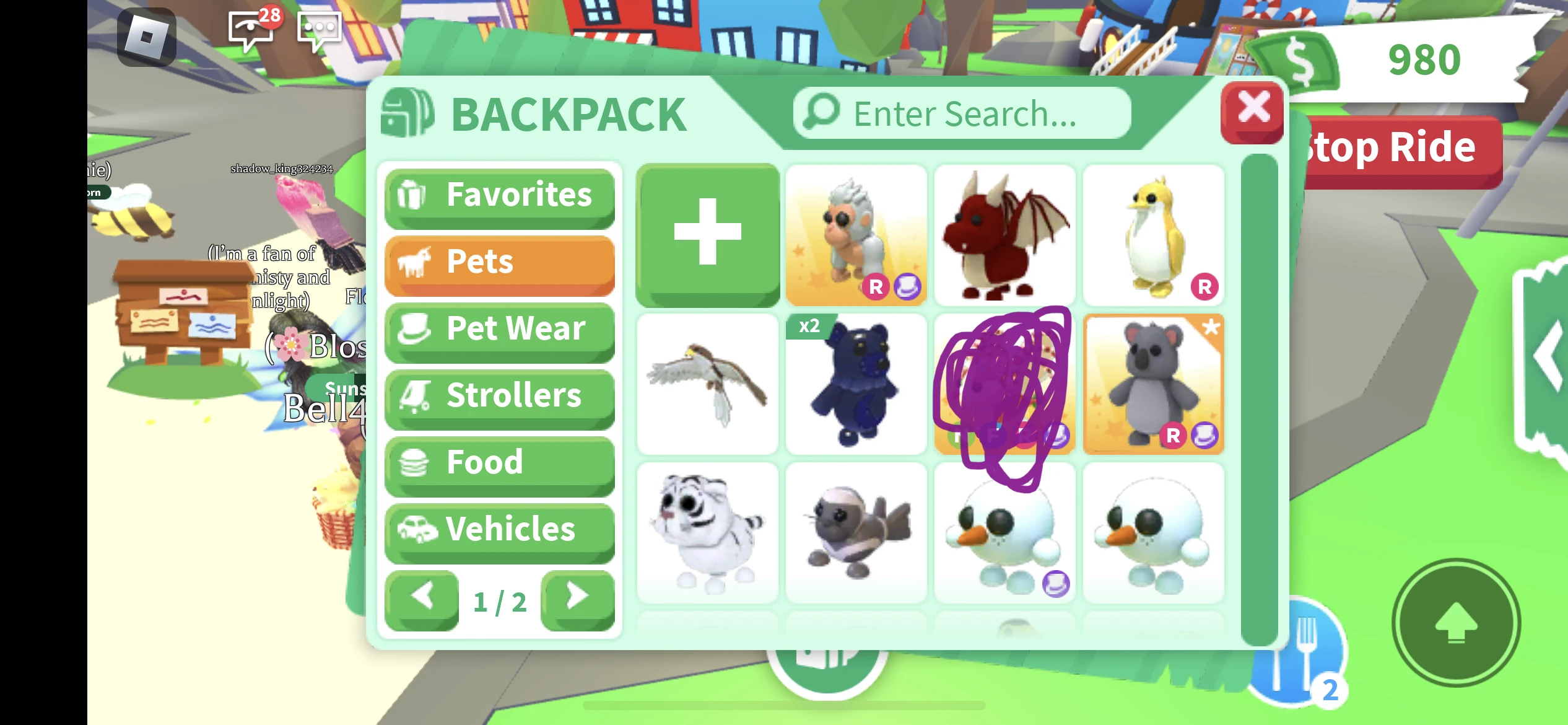This screenshot has width=1568, height=725.
Task: Go to next inventory page with right arrow
Action: click(578, 597)
